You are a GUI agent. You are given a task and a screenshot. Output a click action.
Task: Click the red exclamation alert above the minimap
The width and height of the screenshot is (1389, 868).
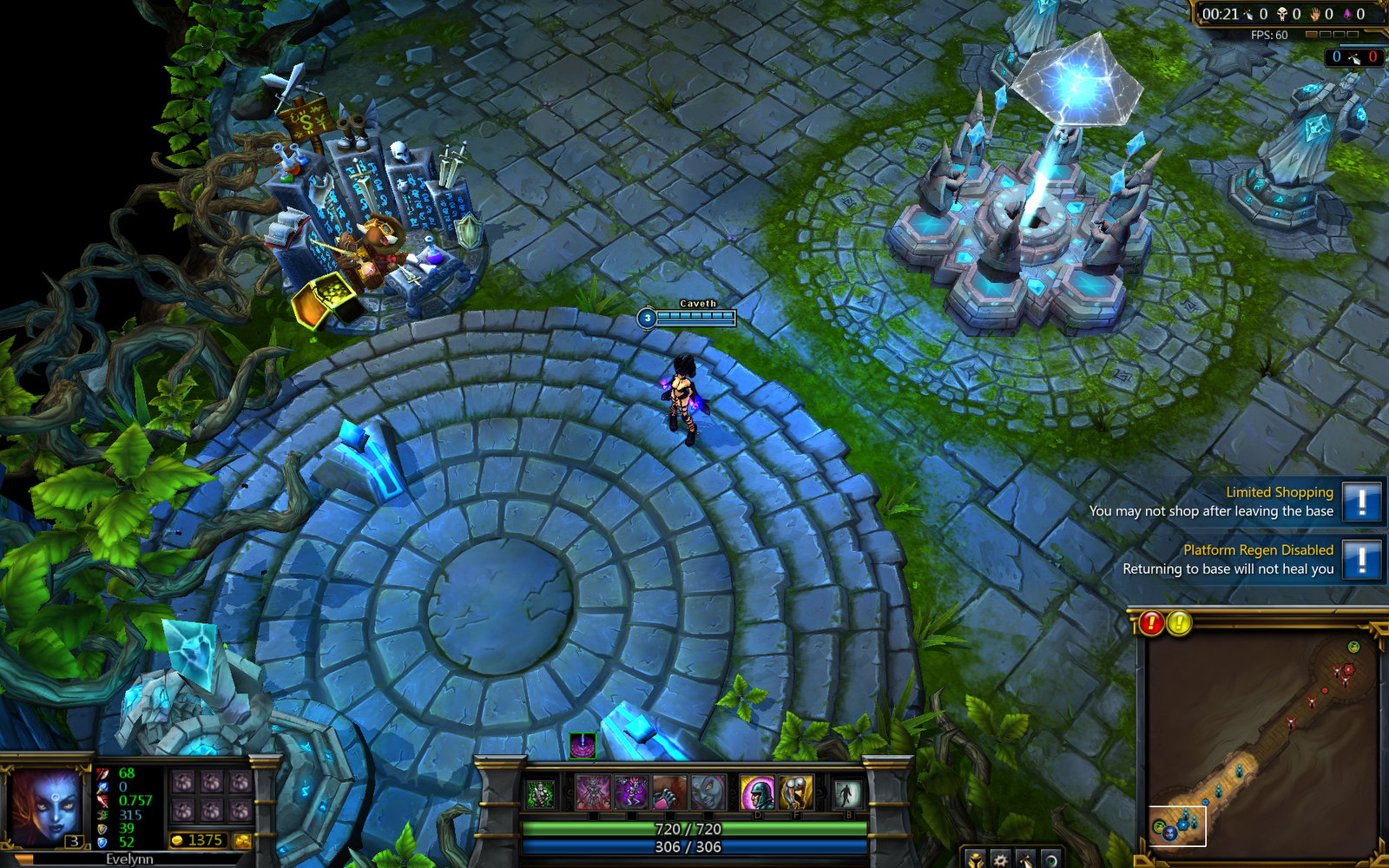click(1151, 622)
